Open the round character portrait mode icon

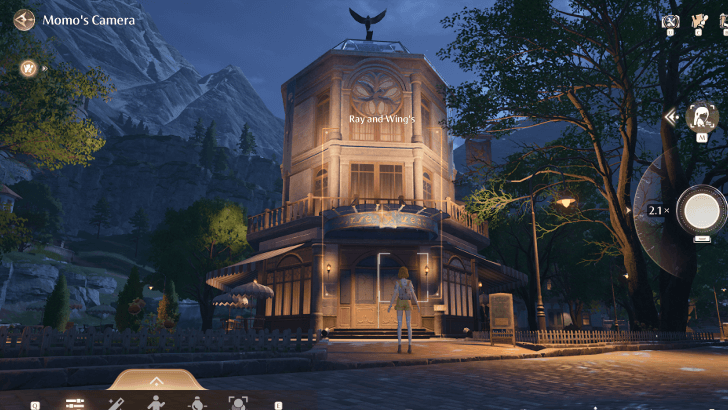point(703,117)
